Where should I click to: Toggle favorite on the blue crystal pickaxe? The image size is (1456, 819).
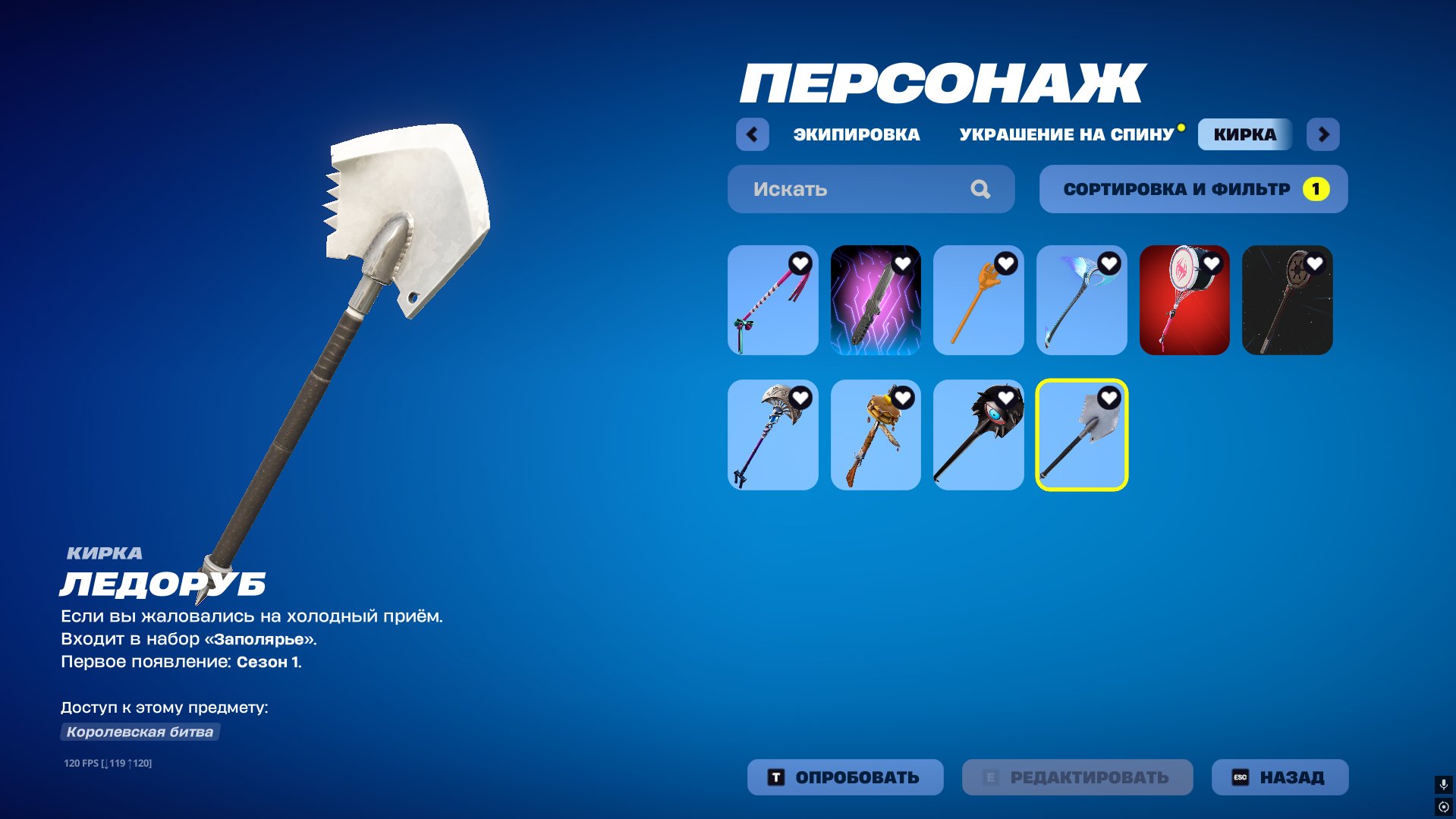1108,264
